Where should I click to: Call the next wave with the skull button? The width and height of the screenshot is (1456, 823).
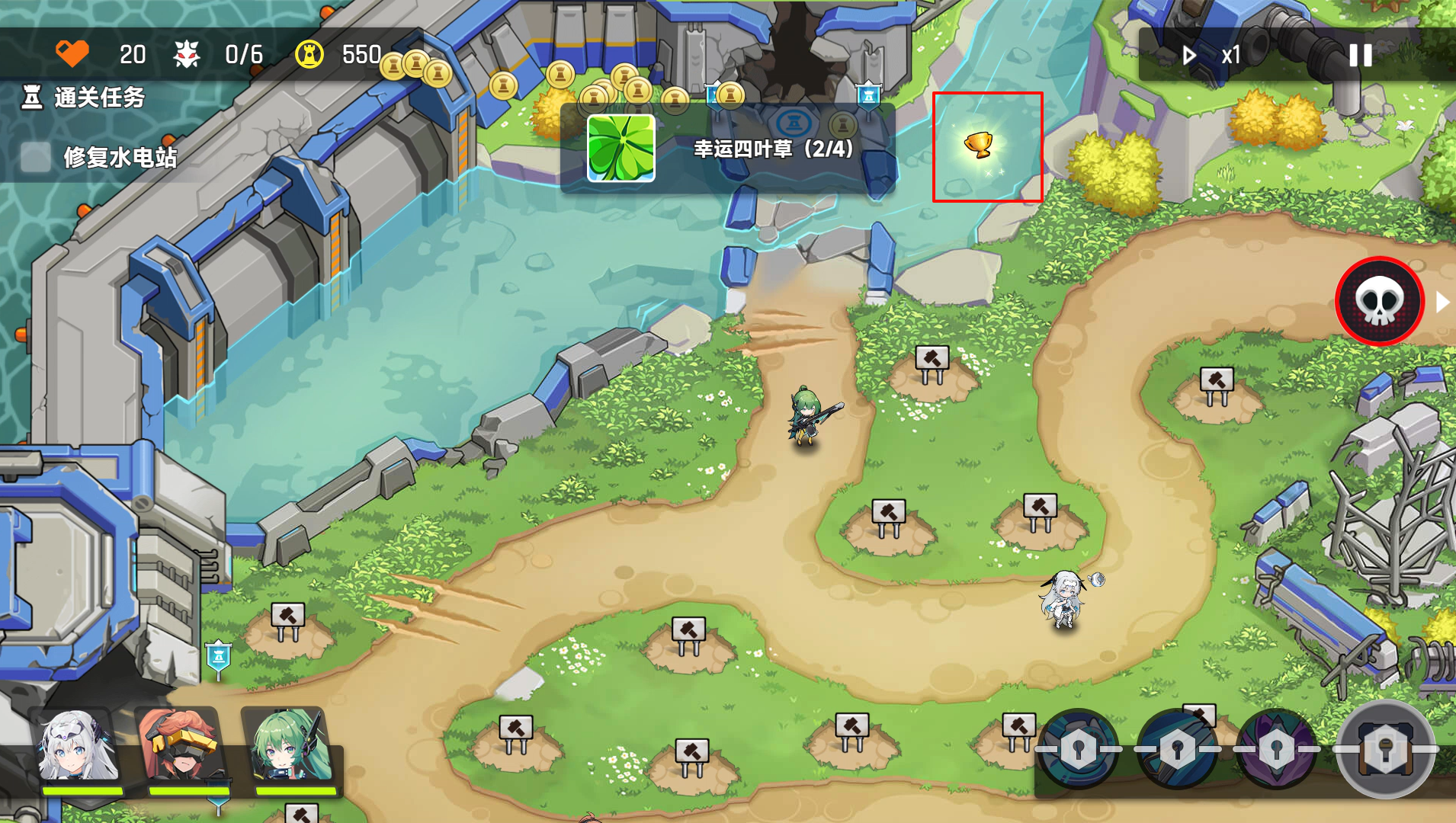[x=1380, y=302]
